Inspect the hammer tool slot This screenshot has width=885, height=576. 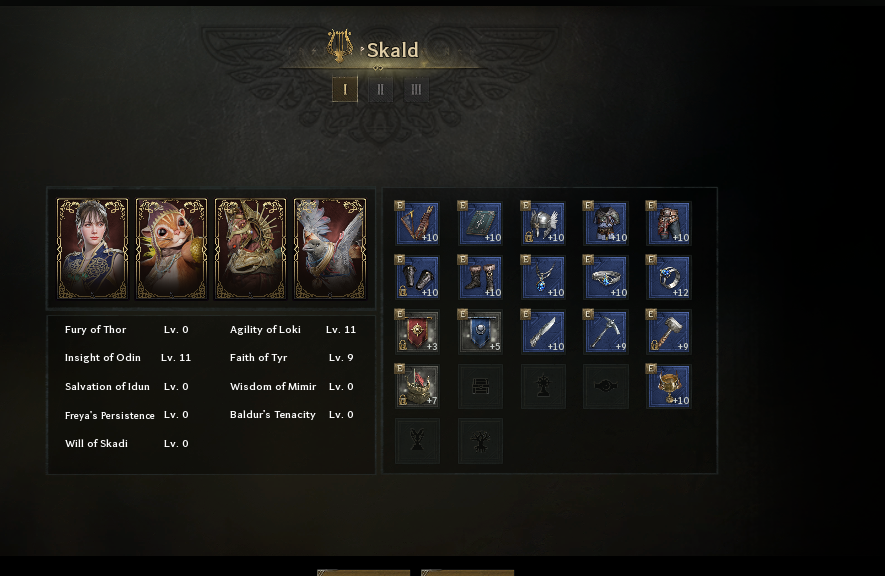click(x=668, y=331)
